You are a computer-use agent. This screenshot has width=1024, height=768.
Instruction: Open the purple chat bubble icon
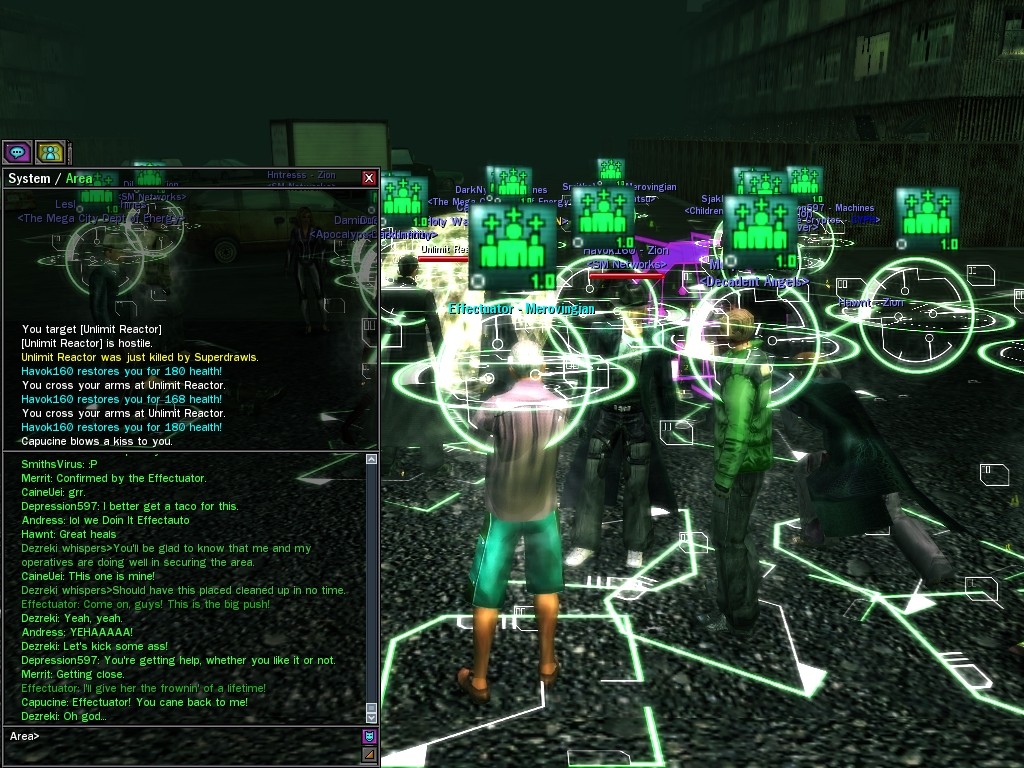point(17,152)
